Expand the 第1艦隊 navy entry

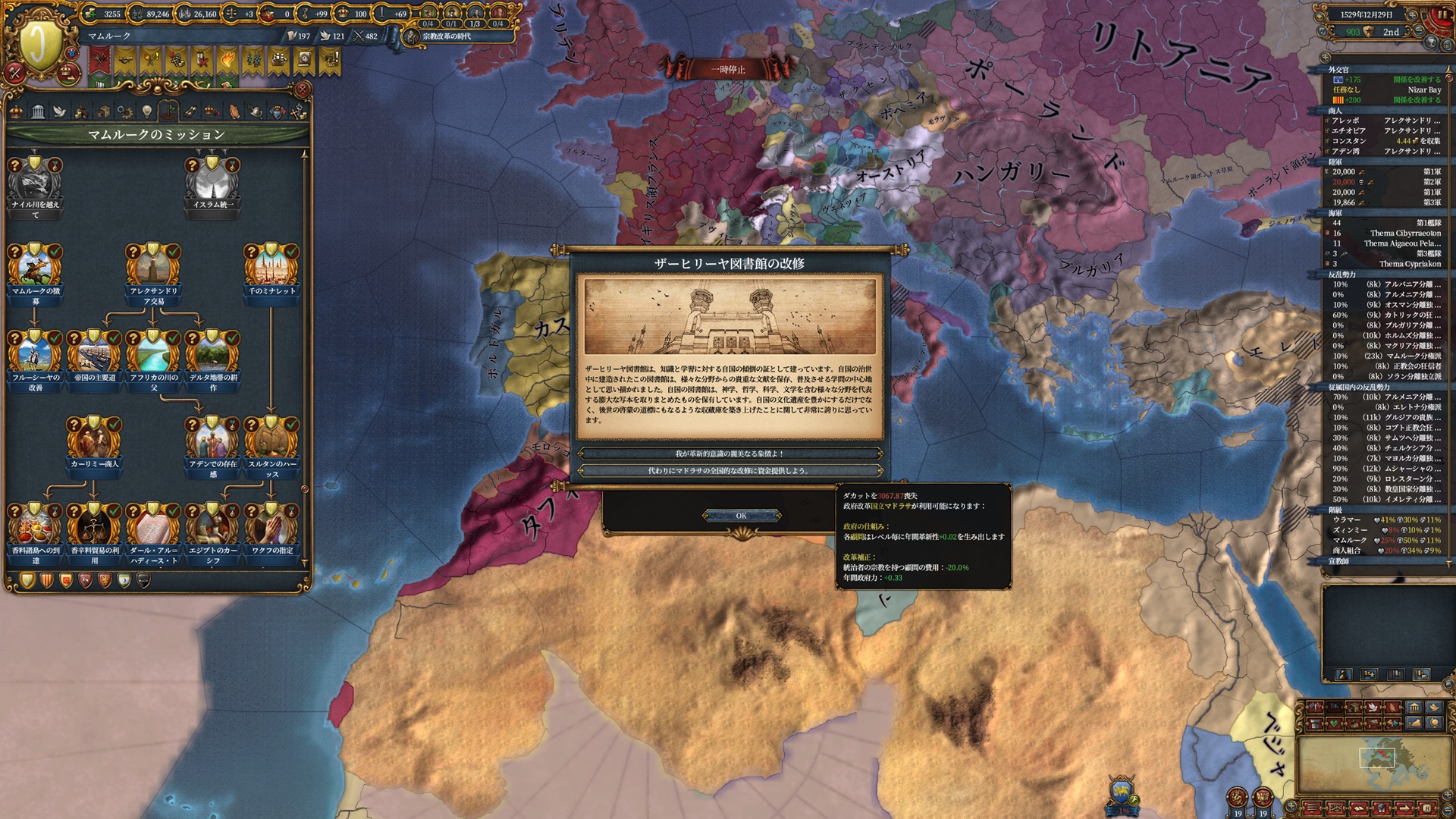1429,222
